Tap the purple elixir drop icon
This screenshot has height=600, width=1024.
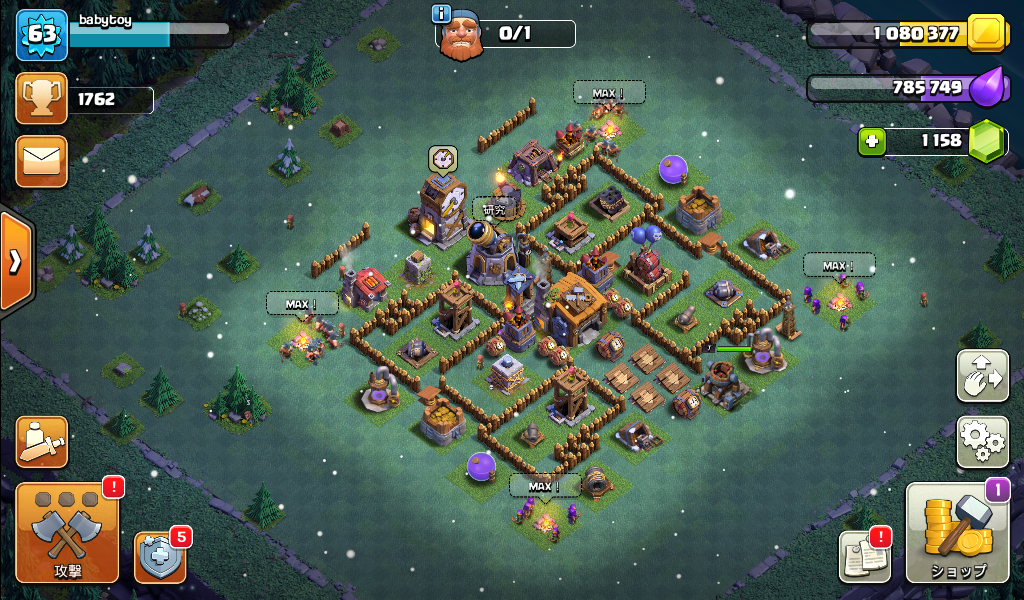tap(987, 88)
